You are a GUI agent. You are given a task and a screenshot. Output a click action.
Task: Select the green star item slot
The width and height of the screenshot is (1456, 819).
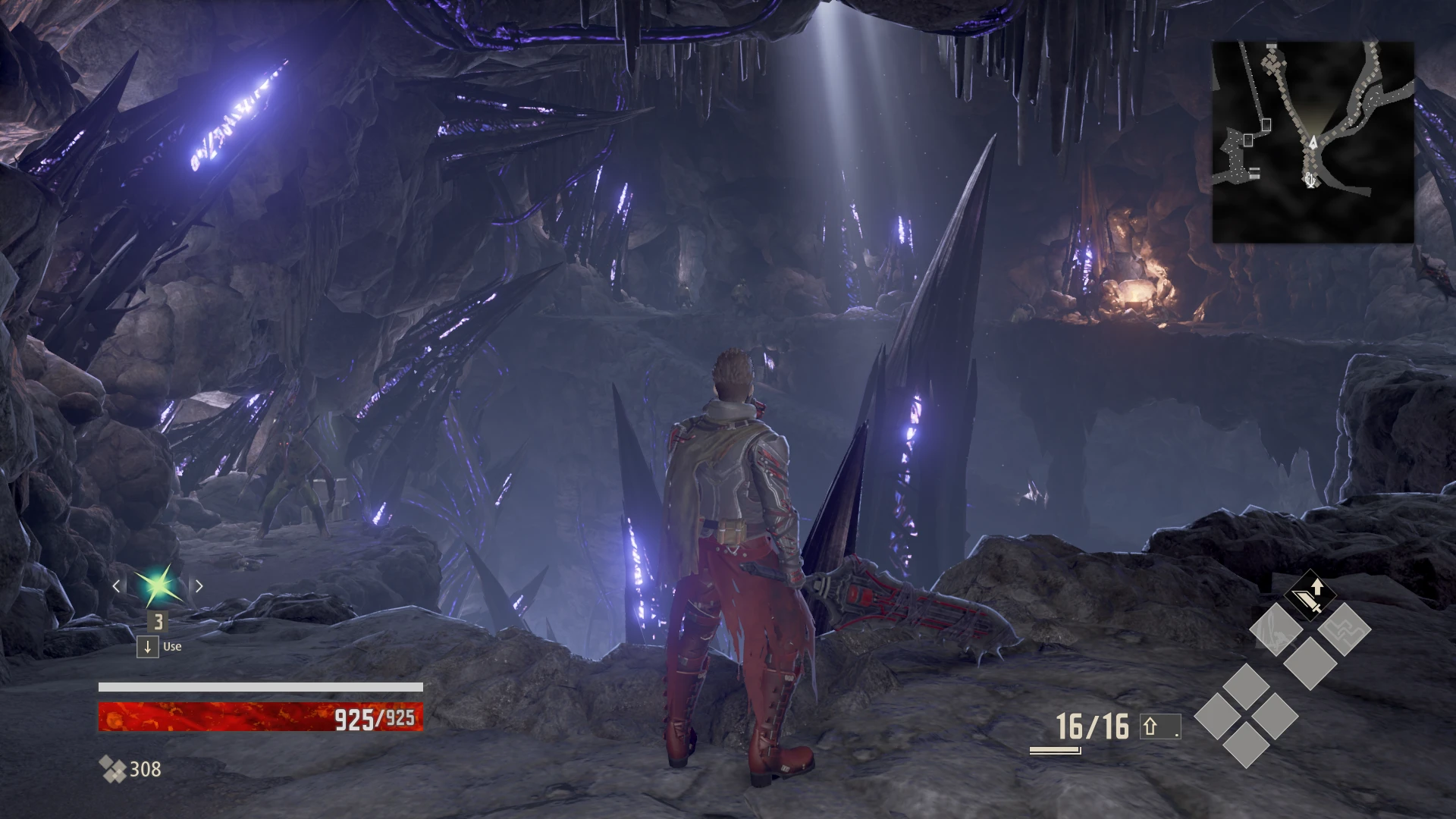point(158,585)
